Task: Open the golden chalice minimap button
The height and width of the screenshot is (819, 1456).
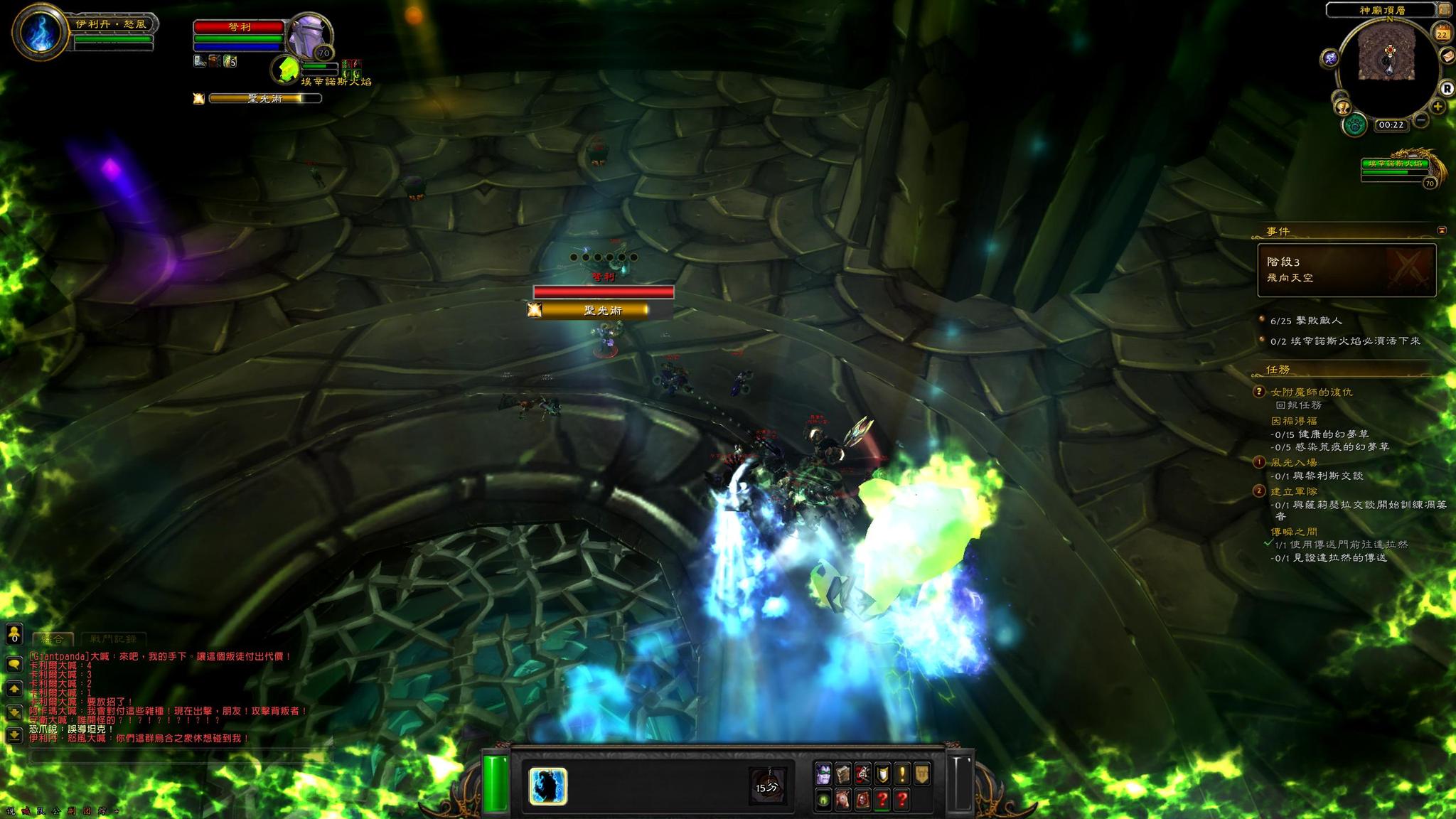Action: [1343, 107]
